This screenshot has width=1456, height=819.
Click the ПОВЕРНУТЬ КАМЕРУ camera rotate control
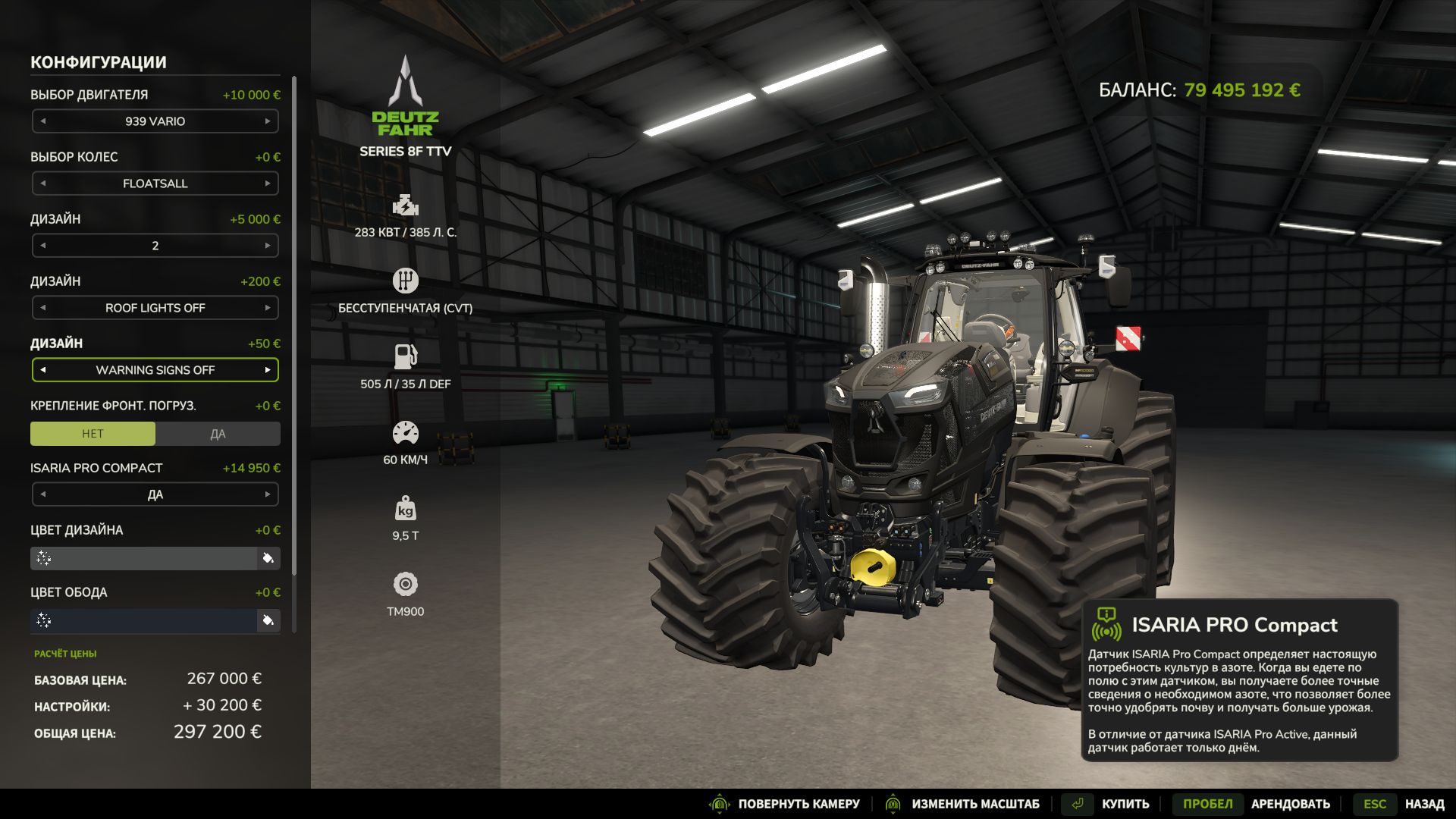[x=798, y=804]
